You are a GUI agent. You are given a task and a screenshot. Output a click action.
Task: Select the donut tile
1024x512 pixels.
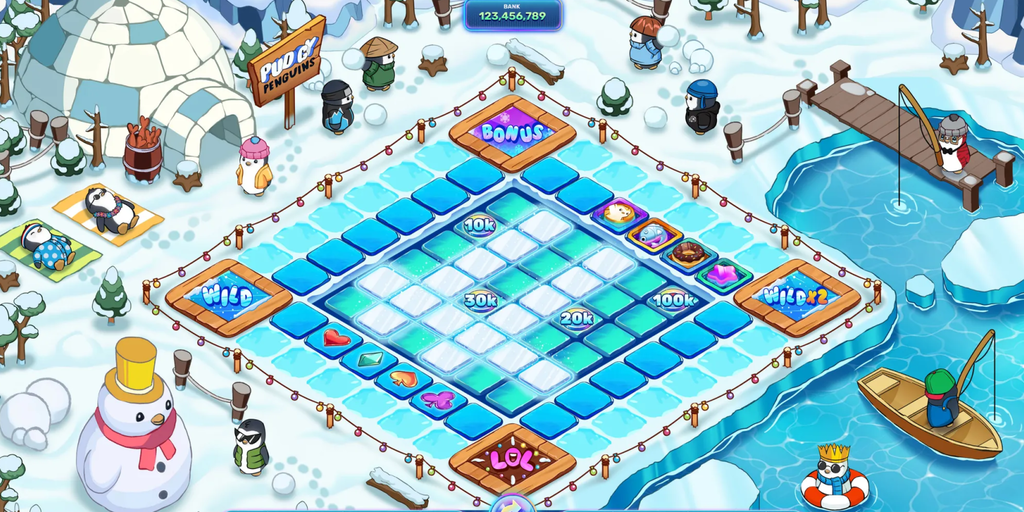688,253
